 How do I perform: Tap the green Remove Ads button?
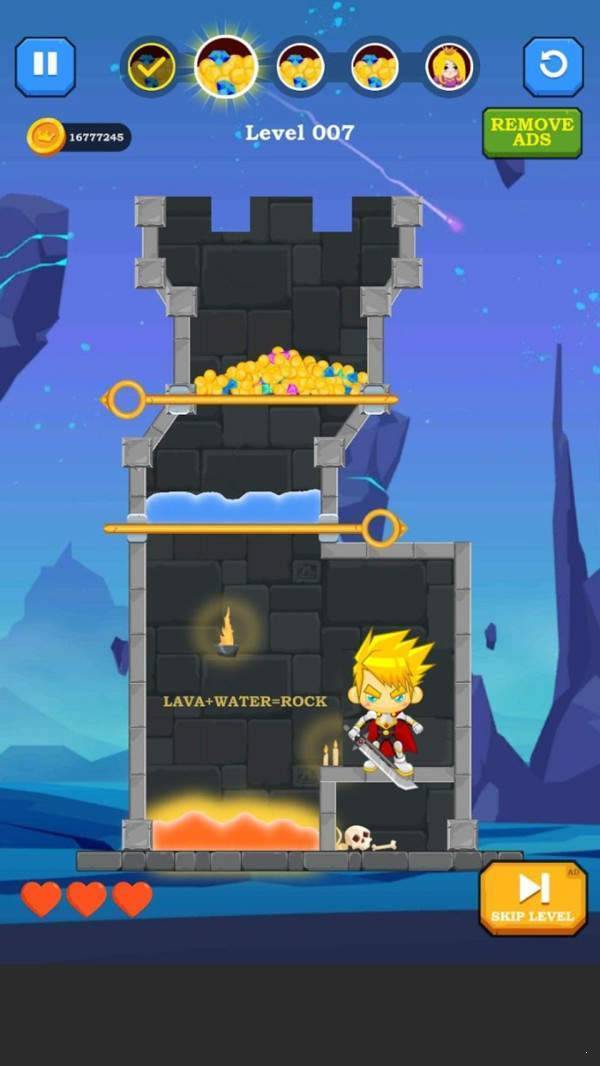tap(531, 132)
